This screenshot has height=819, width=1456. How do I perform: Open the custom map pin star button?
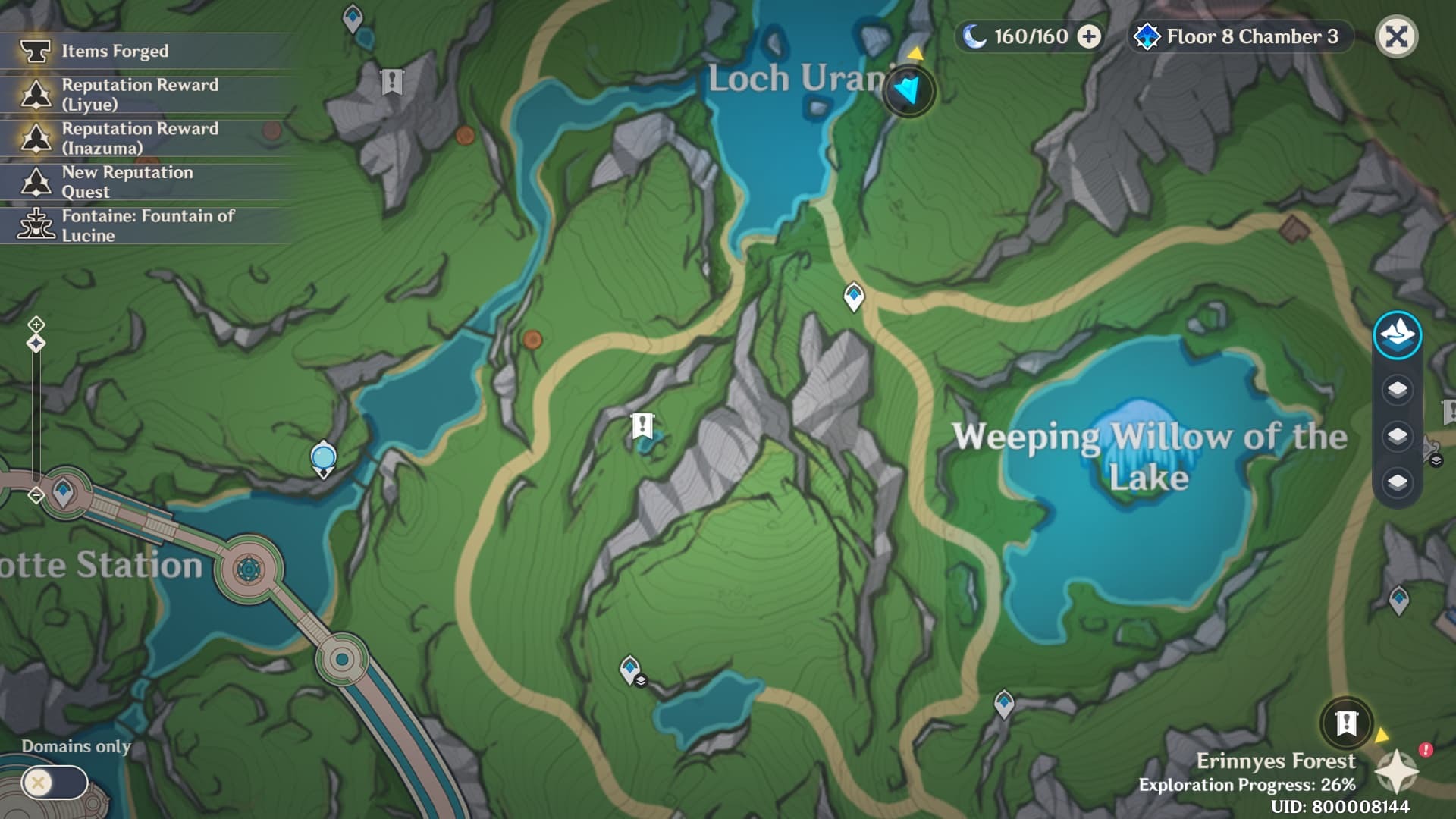pyautogui.click(x=1397, y=772)
